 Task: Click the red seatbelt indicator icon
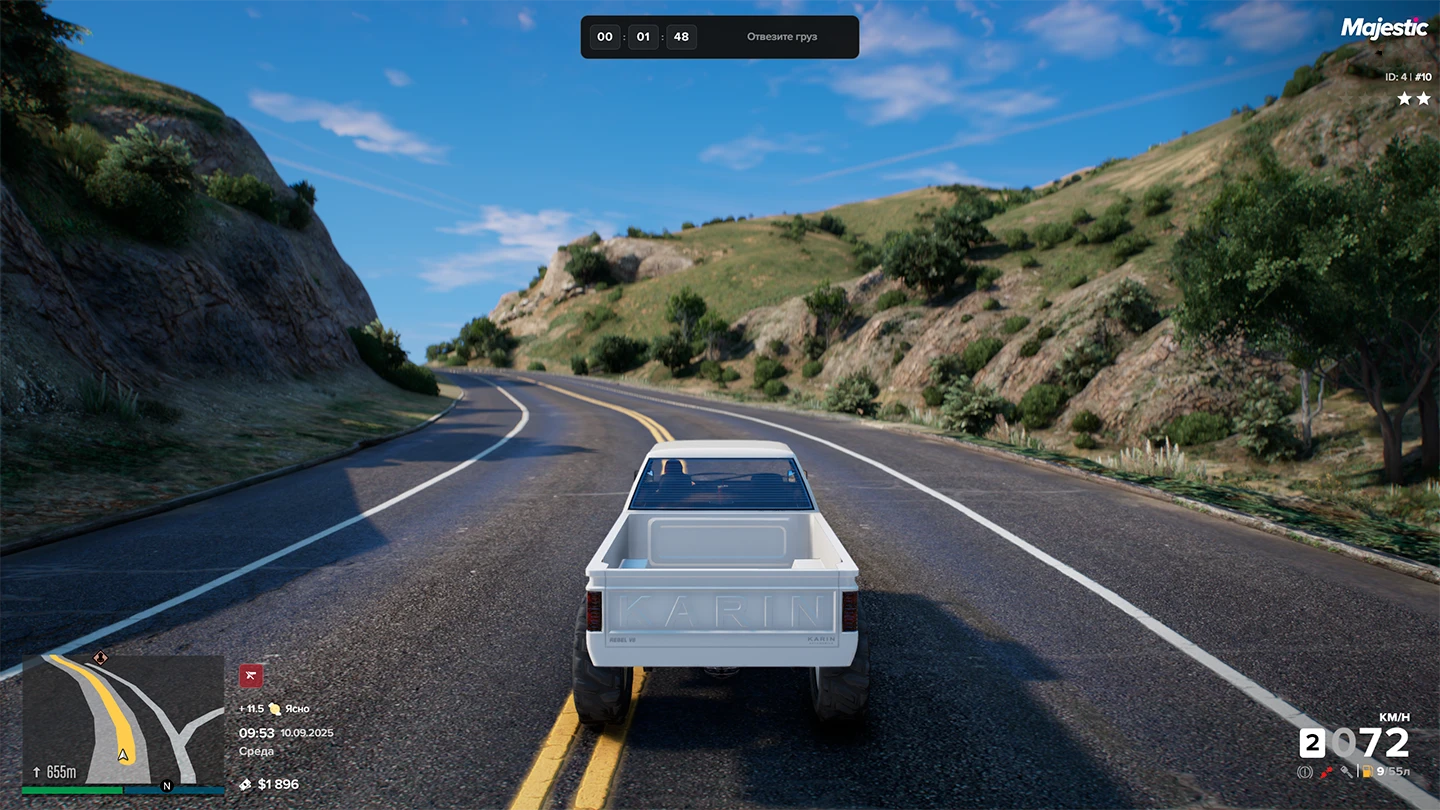coord(1326,772)
